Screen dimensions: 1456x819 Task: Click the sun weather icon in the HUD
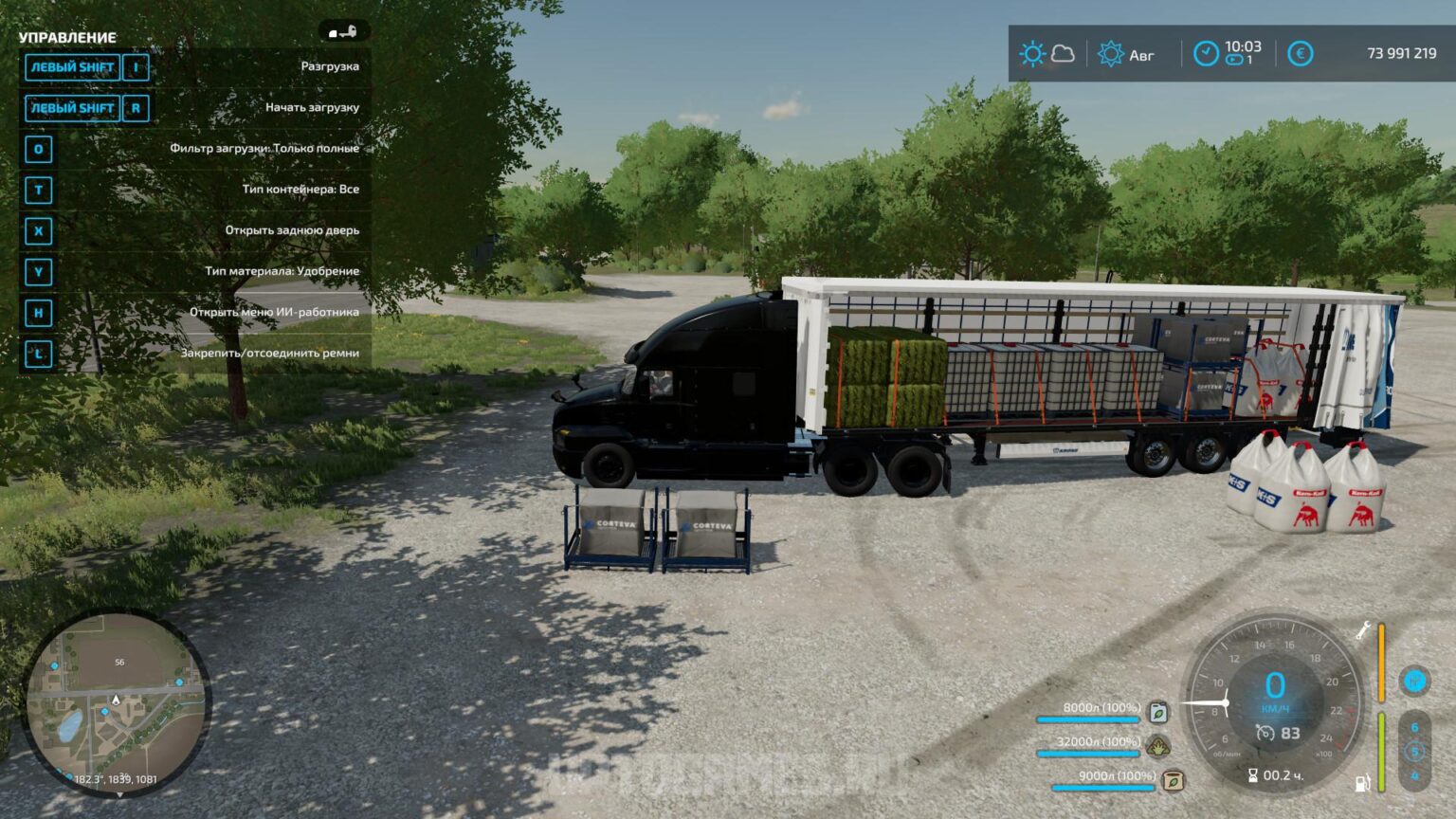click(x=1031, y=54)
